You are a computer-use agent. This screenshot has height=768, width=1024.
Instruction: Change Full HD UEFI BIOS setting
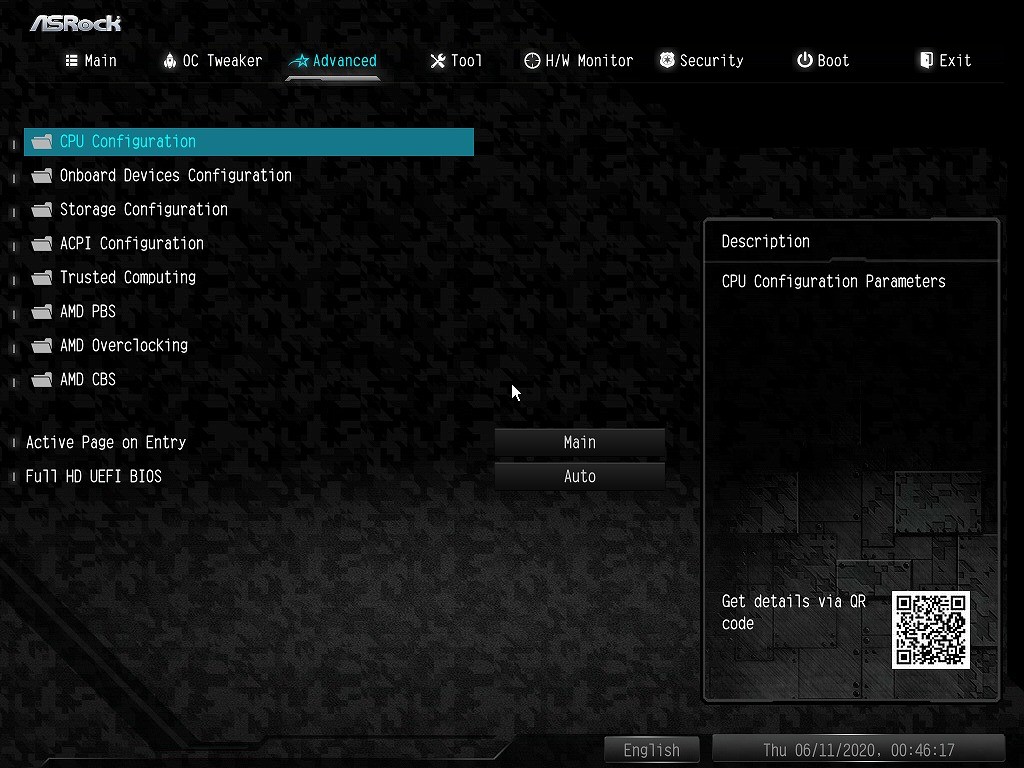tap(580, 477)
